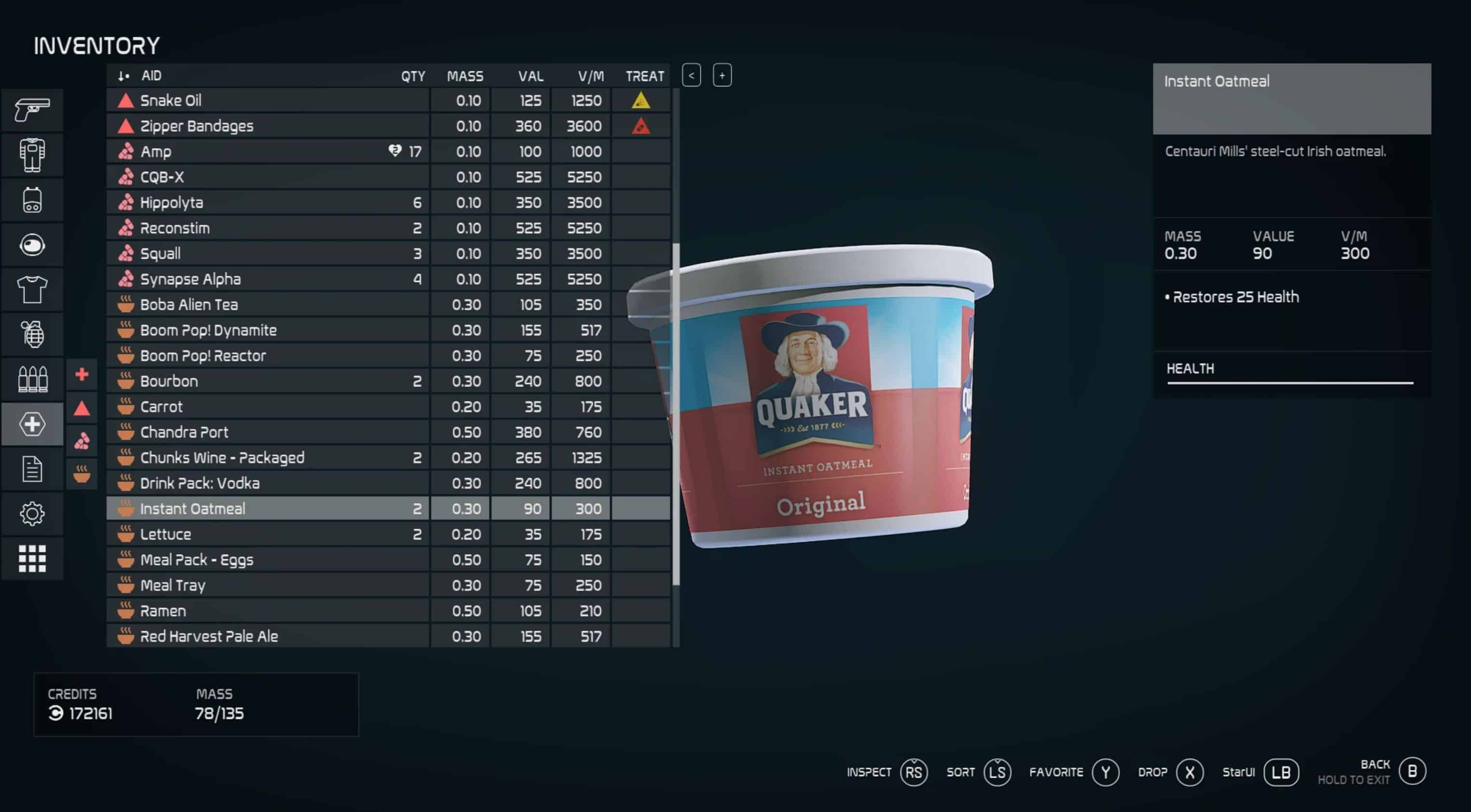Viewport: 1471px width, 812px height.
Task: Show the ammo bullets category
Action: (32, 379)
